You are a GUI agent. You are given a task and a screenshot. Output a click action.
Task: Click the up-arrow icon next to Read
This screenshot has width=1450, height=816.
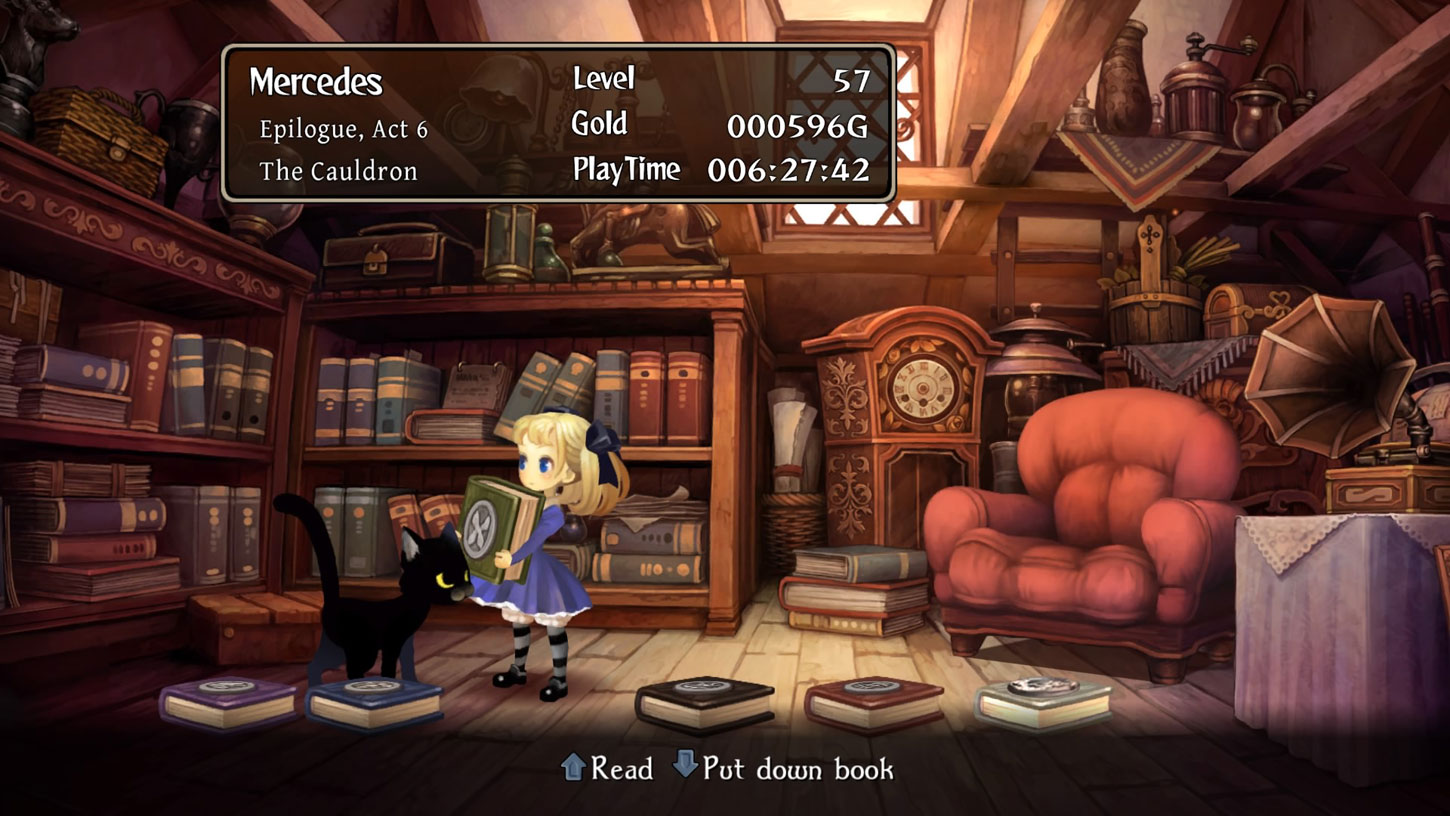point(572,768)
